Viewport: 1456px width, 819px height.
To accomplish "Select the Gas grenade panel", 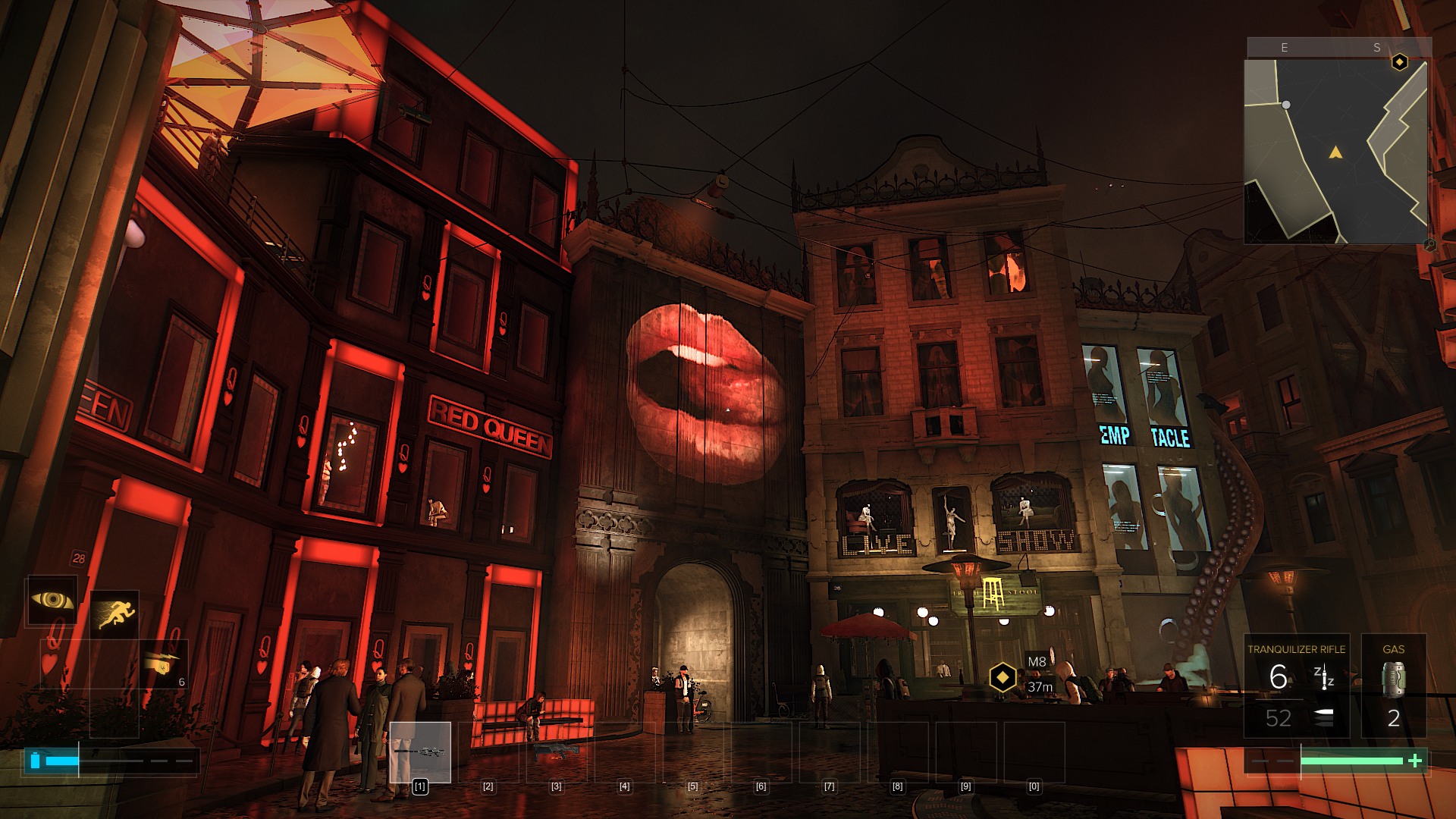I will (1393, 686).
